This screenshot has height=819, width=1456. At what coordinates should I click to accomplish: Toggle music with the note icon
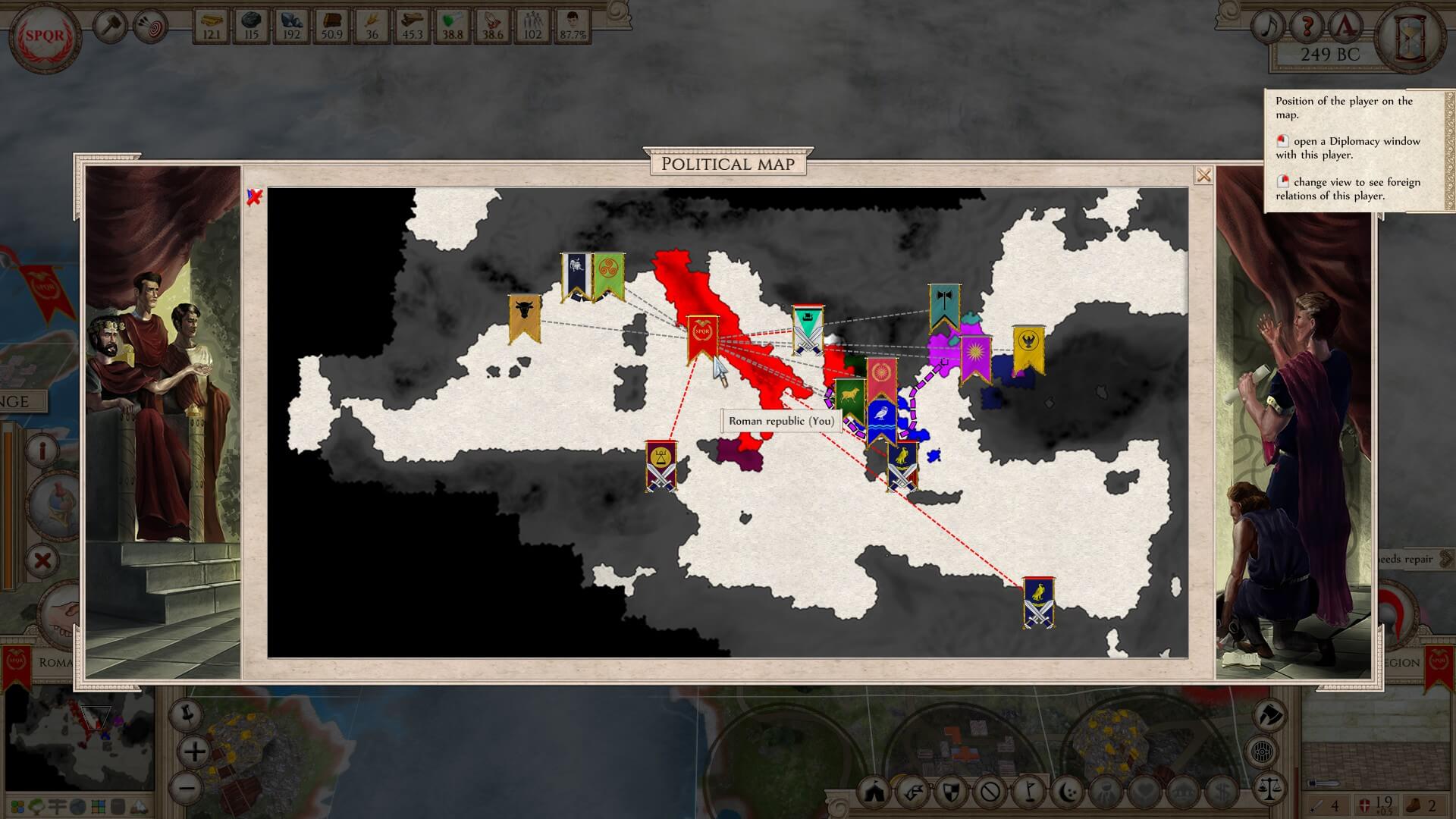1267,27
